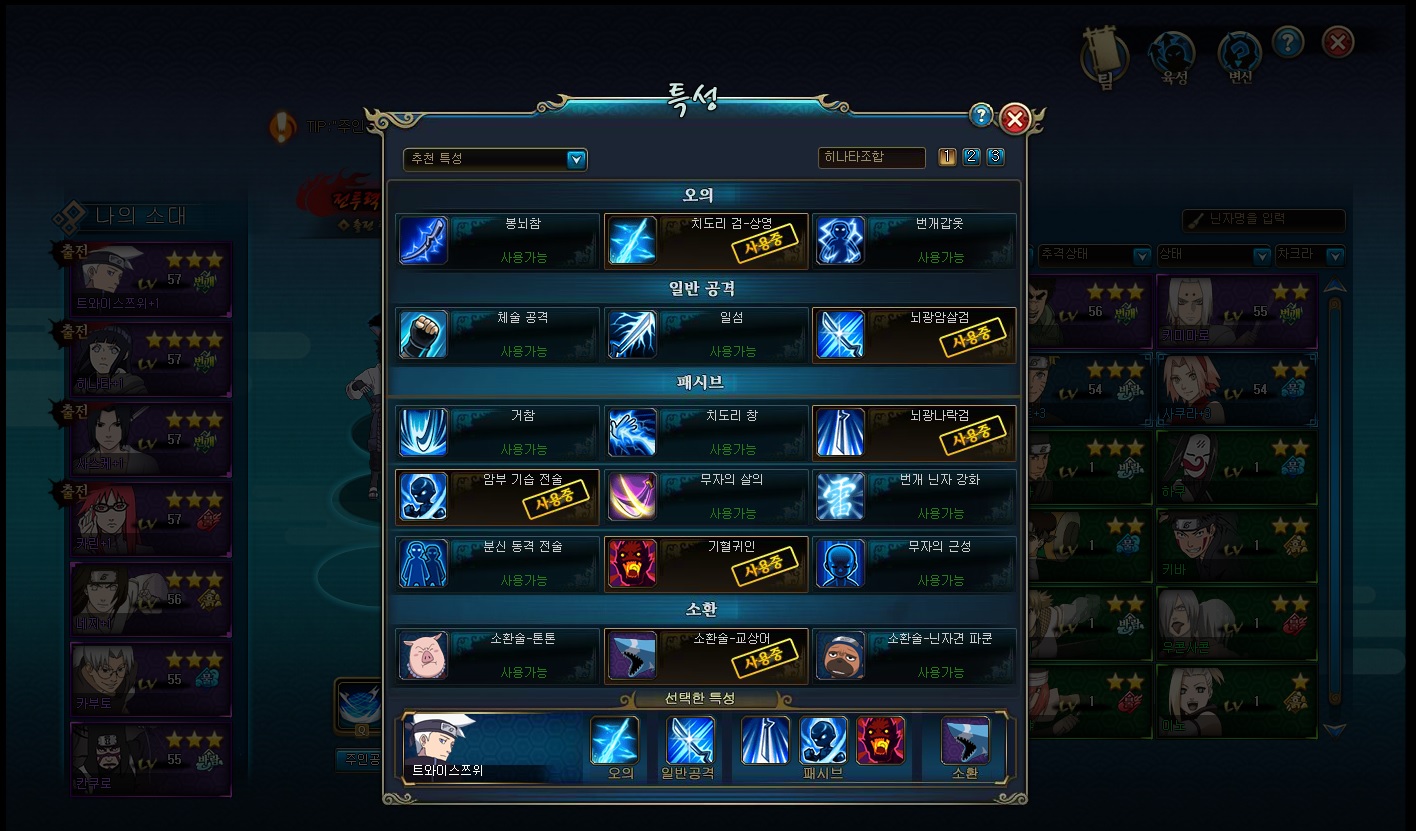The width and height of the screenshot is (1416, 831).
Task: Select the 무자의 살의 passive
Action: 706,497
